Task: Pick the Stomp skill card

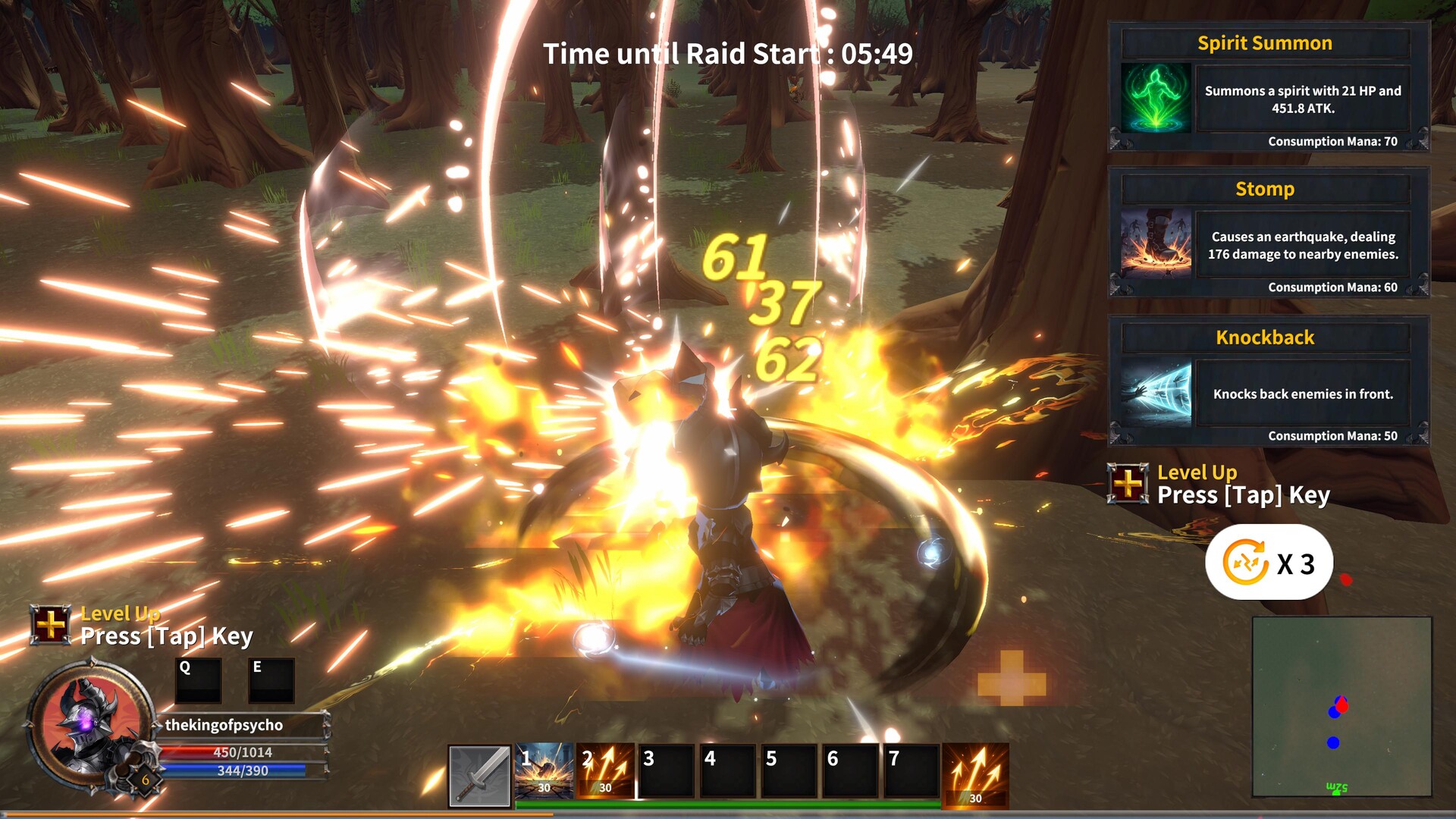Action: [x=1268, y=233]
